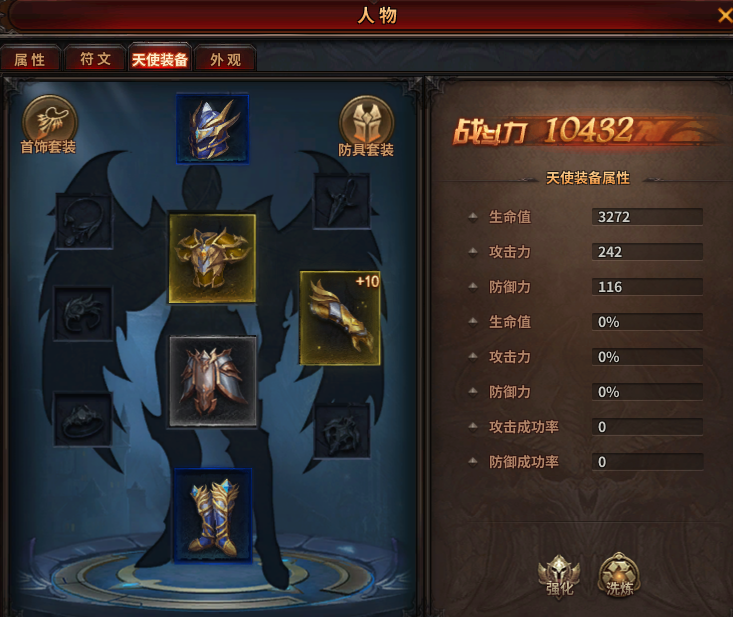Select the blue and gold boots slot
This screenshot has width=733, height=617.
[212, 514]
